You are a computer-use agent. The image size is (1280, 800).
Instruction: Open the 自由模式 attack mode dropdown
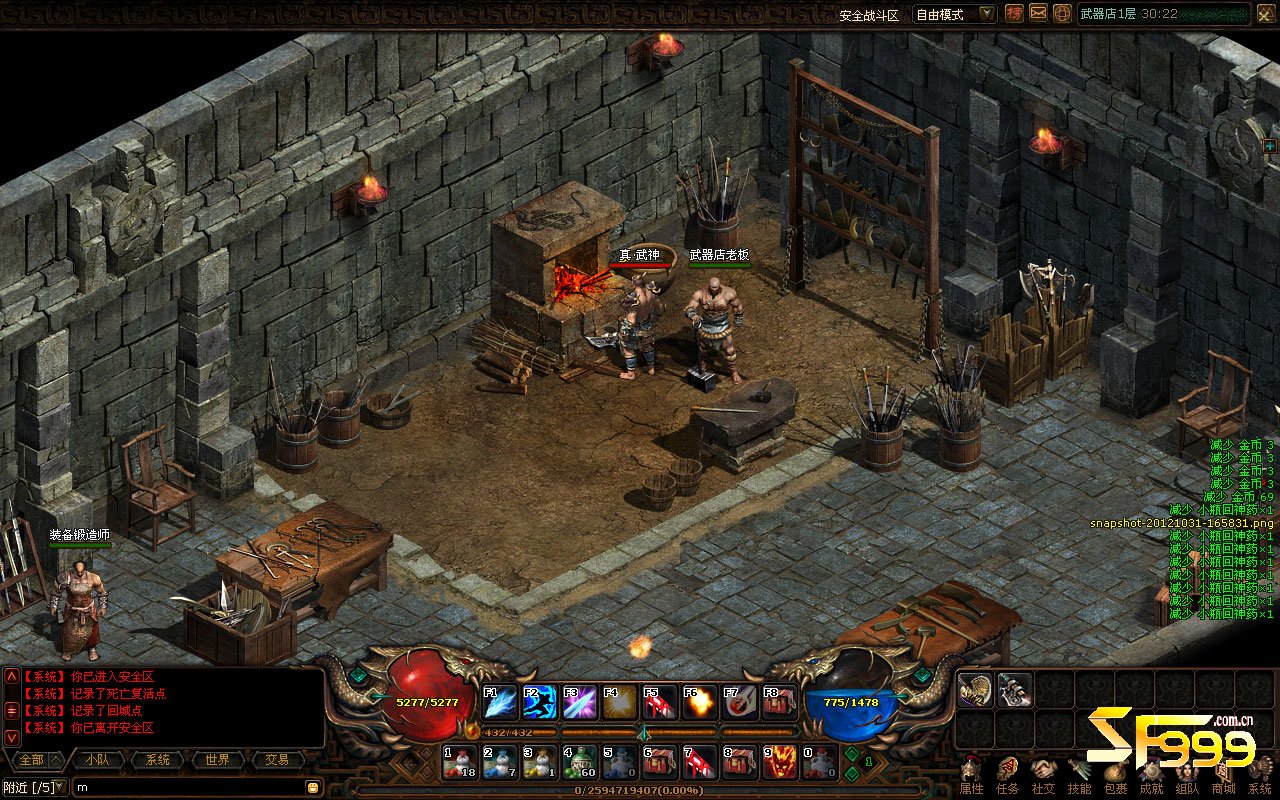pos(955,14)
